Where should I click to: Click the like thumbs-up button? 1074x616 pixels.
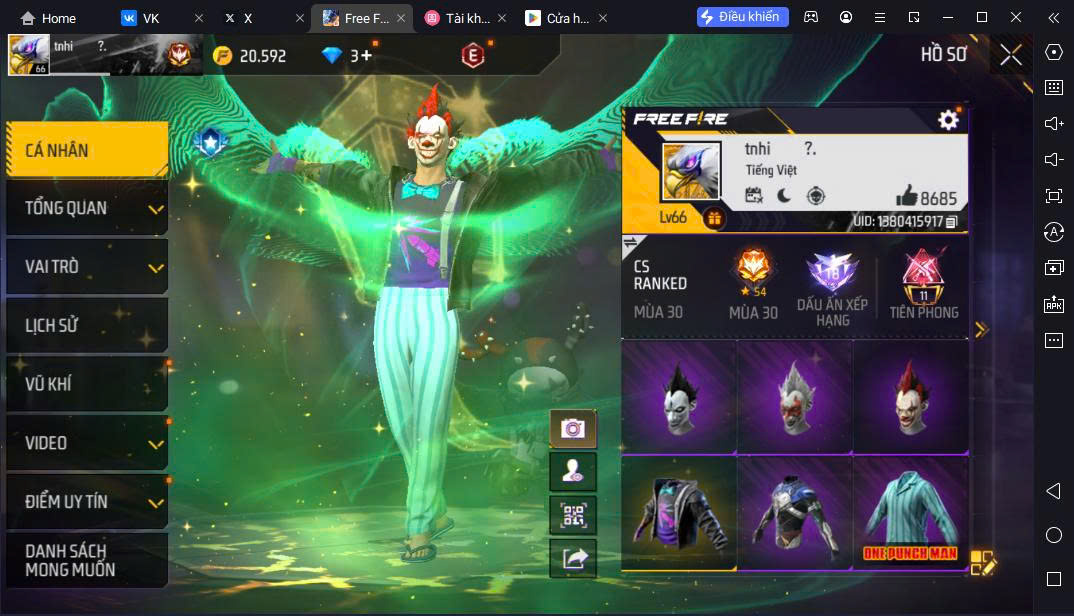907,196
